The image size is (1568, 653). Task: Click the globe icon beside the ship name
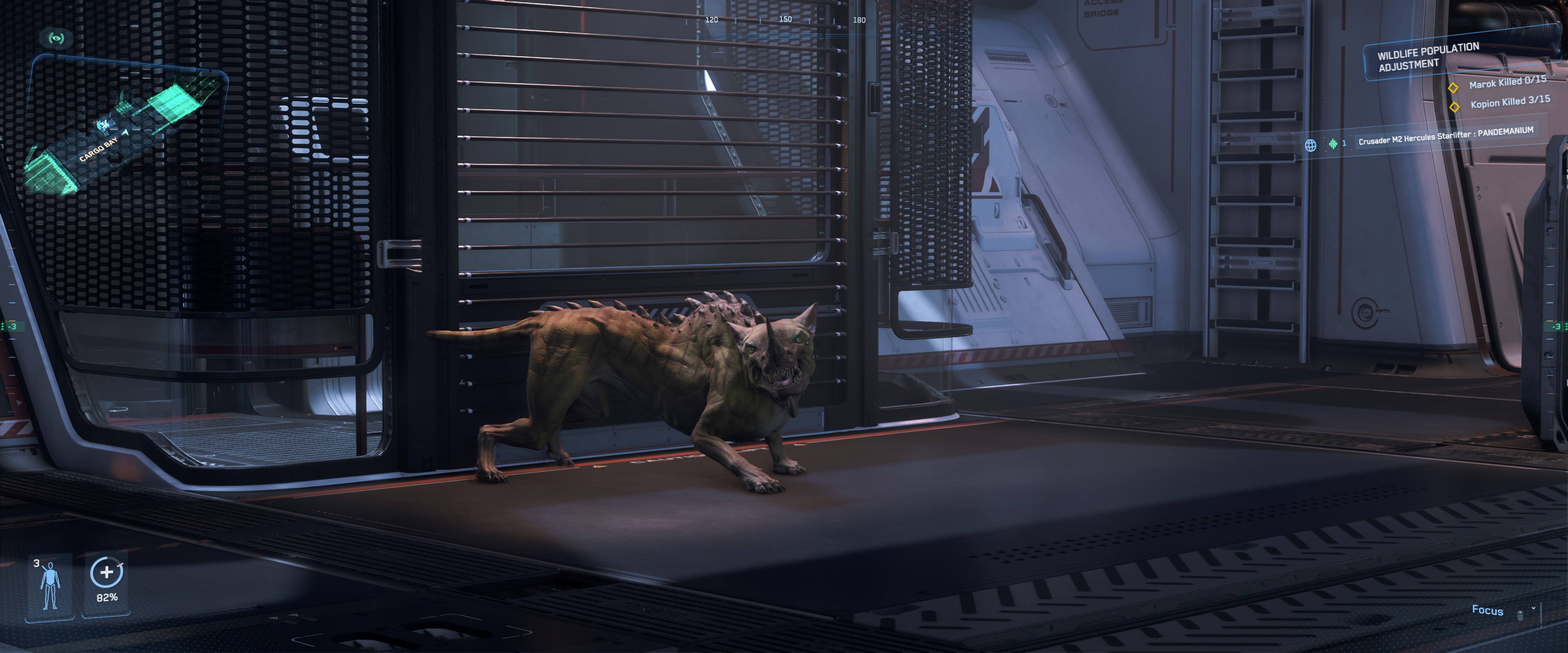[1310, 145]
